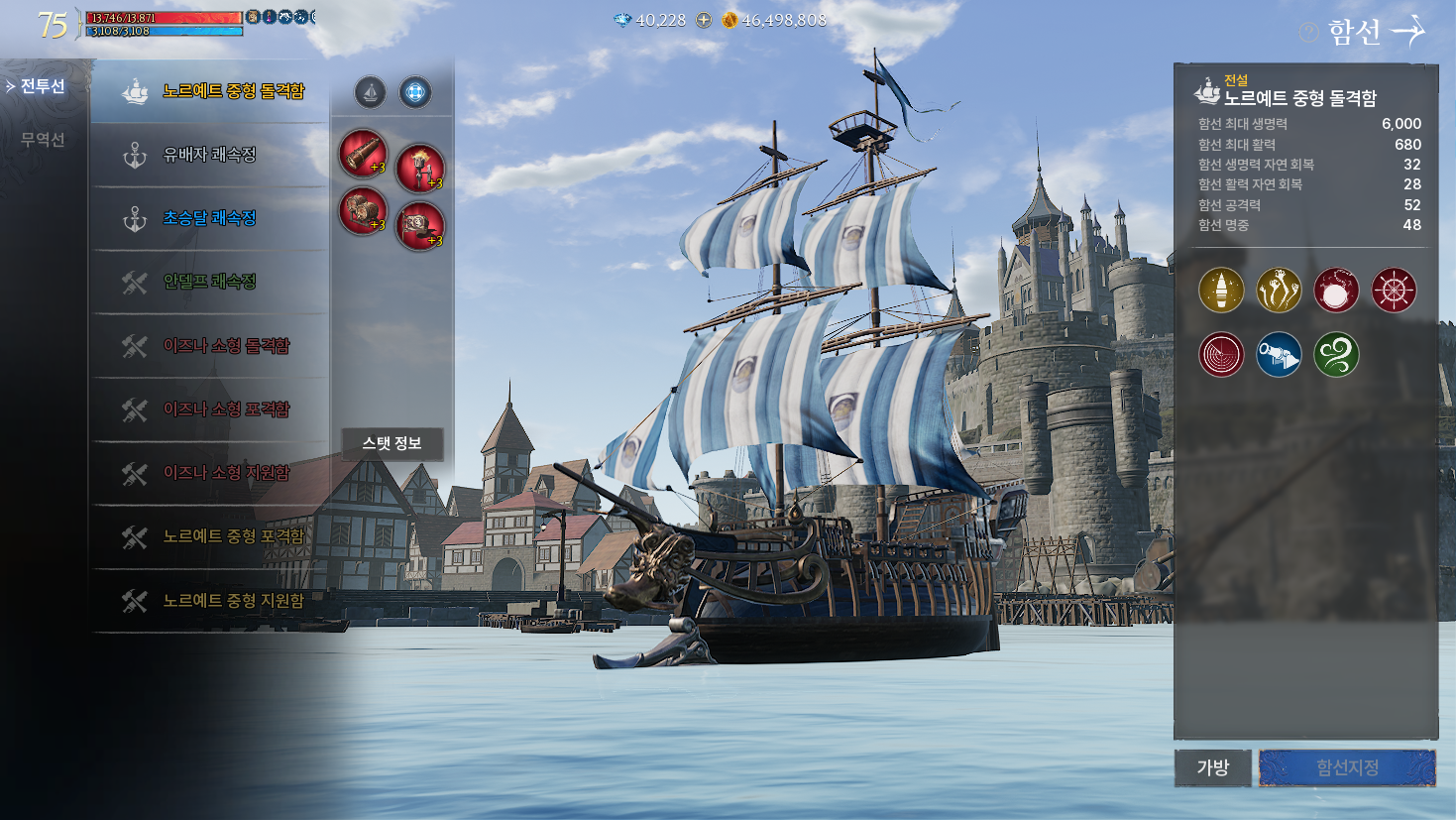Confirm with the 함선지정 button
This screenshot has height=820, width=1456.
tap(1347, 767)
